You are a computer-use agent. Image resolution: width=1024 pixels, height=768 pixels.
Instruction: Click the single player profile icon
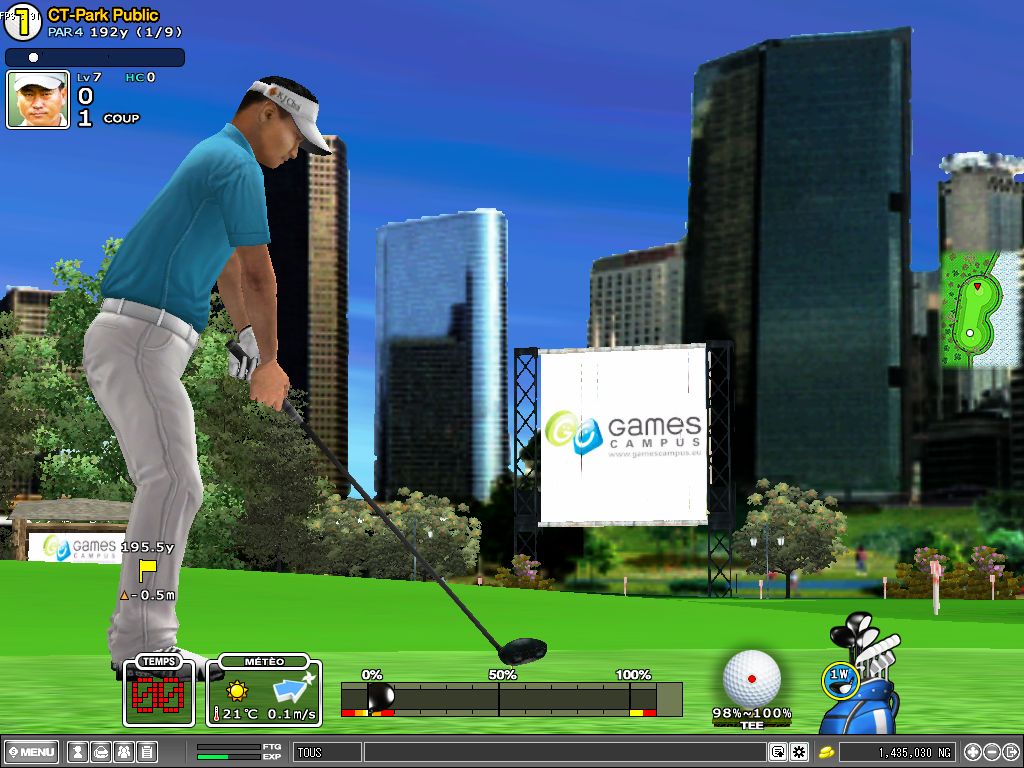(77, 752)
